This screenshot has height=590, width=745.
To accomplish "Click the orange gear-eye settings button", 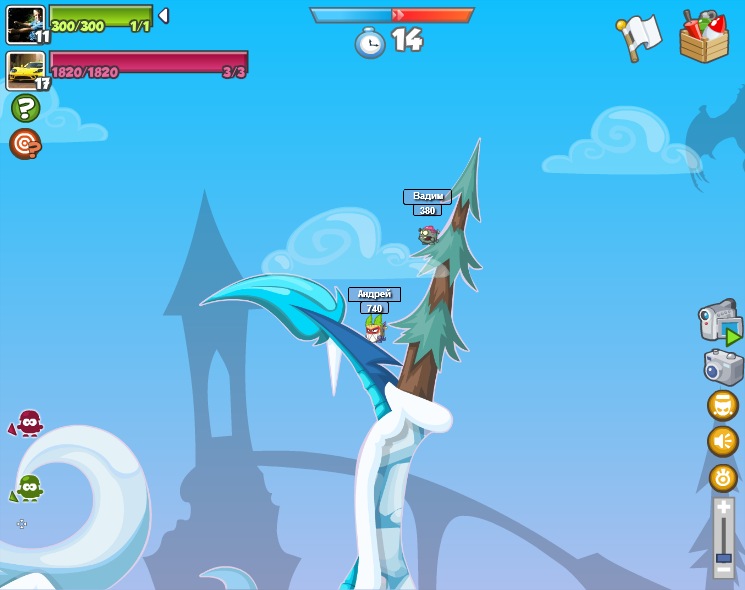I will coord(723,477).
